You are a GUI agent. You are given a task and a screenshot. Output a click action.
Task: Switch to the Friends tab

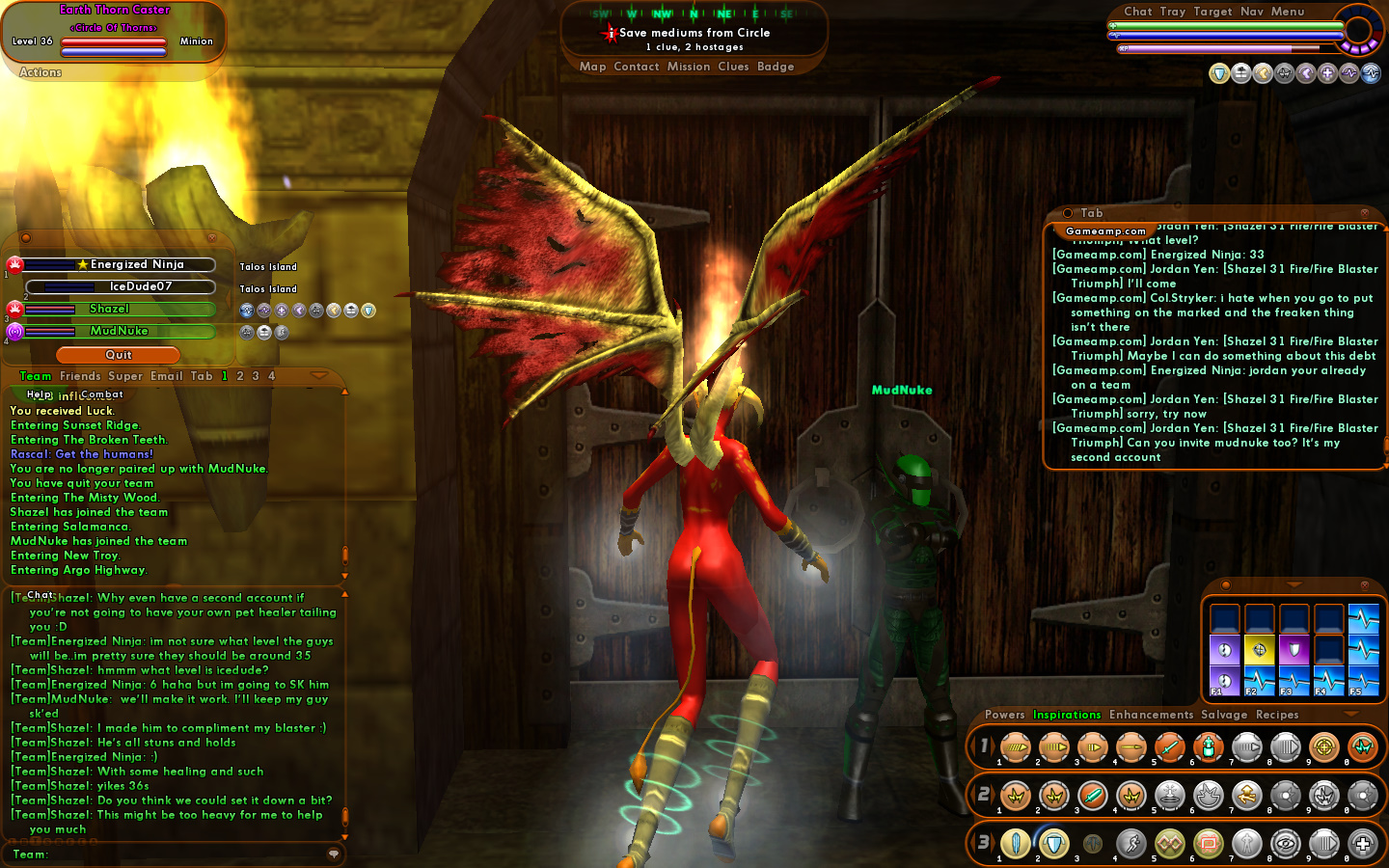point(80,376)
